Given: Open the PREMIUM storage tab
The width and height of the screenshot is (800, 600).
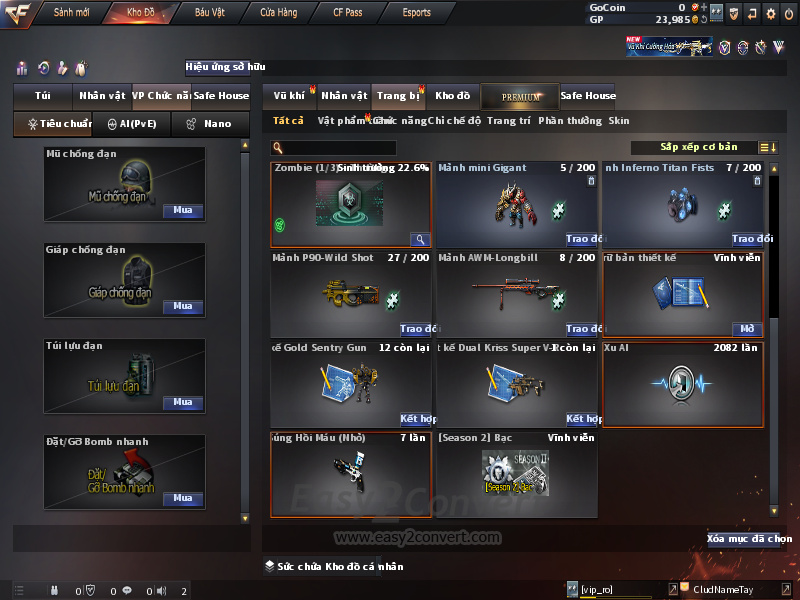Looking at the screenshot, I should point(520,96).
